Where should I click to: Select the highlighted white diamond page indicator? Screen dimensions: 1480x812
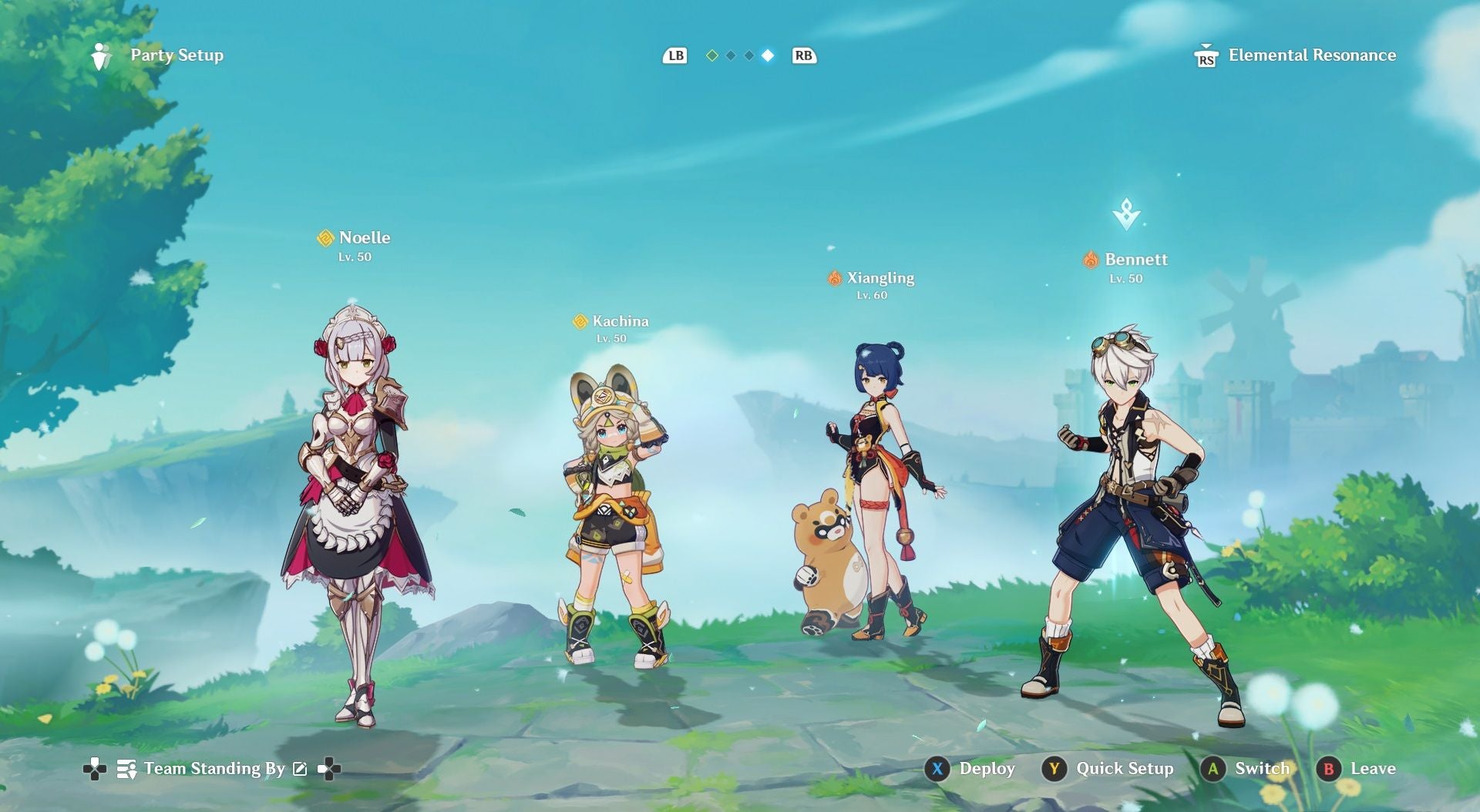768,55
